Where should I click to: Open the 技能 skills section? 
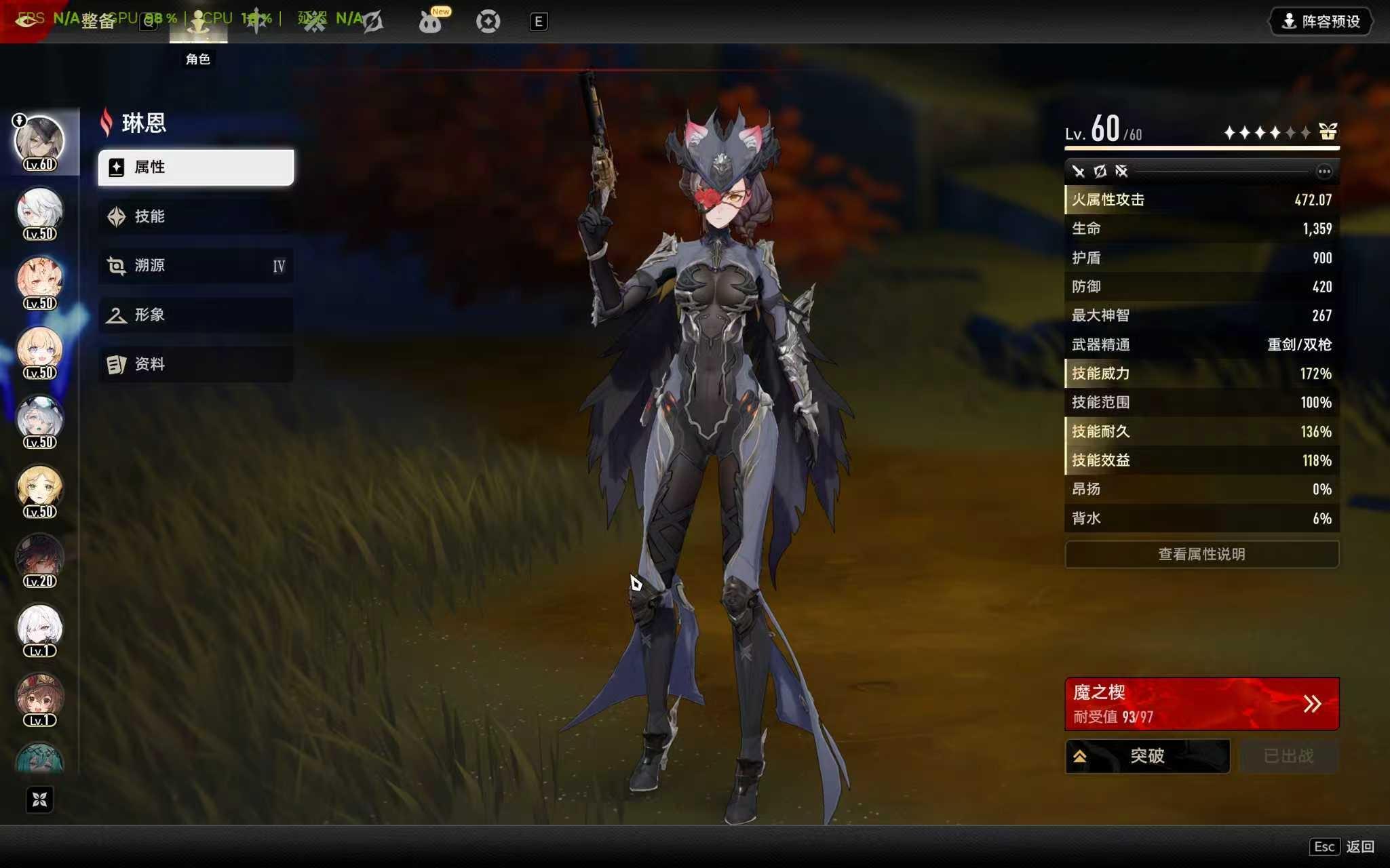pyautogui.click(x=195, y=216)
